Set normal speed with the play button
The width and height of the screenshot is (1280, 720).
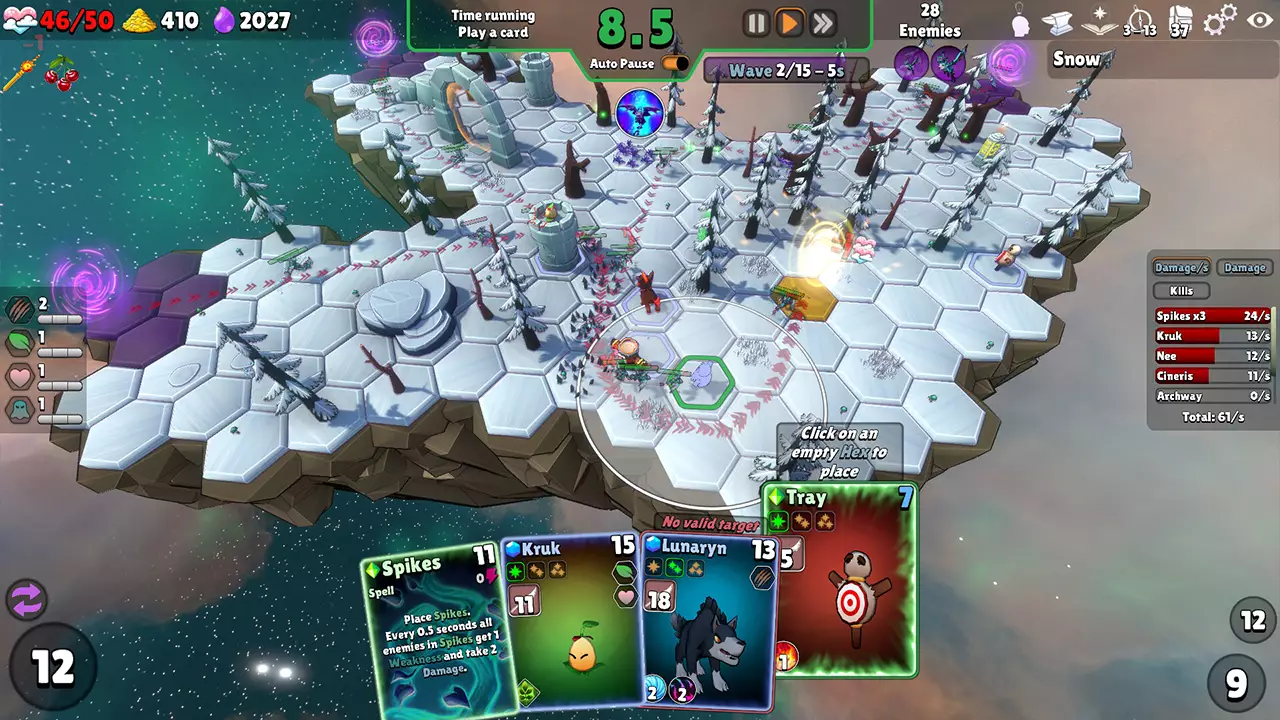point(790,24)
